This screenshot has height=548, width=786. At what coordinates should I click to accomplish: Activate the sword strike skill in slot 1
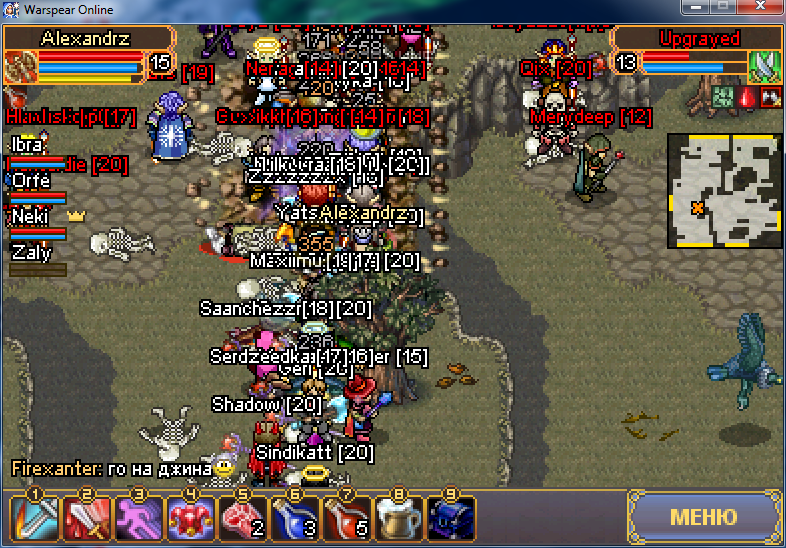(33, 520)
